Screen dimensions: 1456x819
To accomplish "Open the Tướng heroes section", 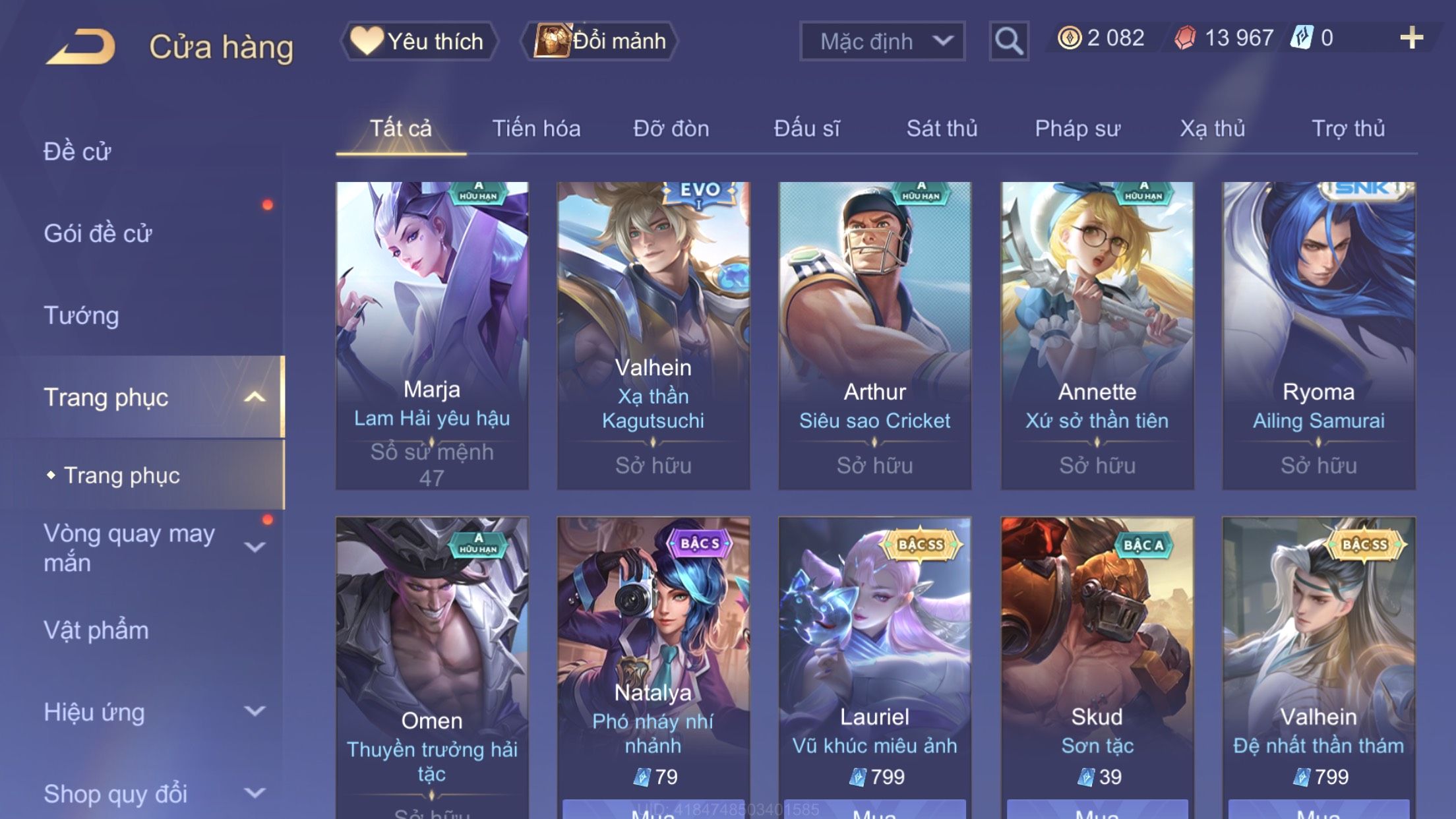I will click(82, 316).
